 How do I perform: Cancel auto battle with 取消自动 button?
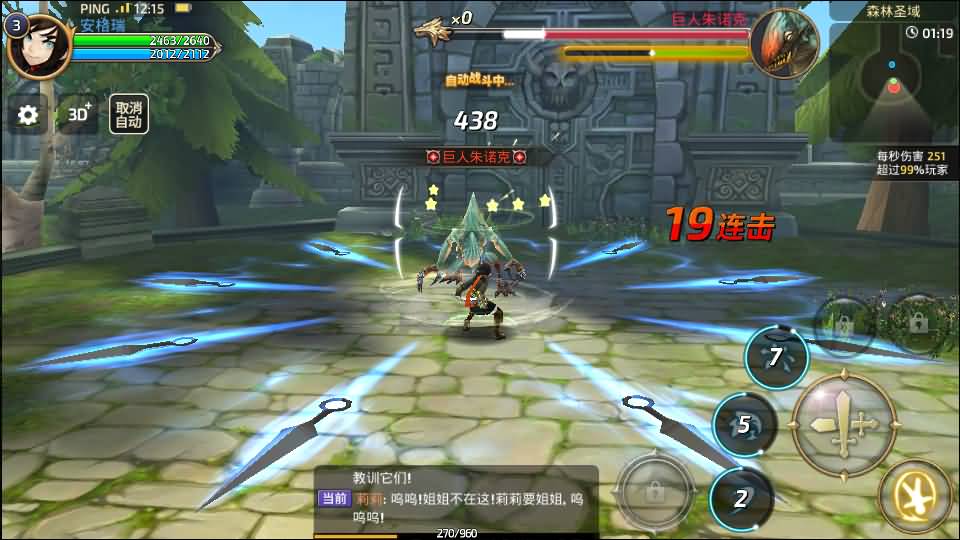128,115
